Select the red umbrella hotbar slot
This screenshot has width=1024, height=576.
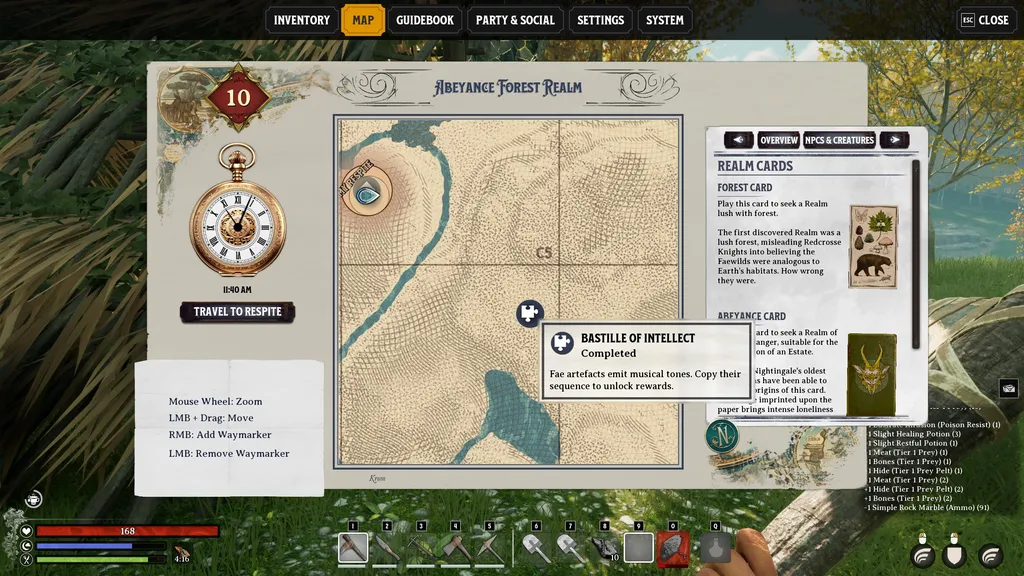[x=673, y=547]
